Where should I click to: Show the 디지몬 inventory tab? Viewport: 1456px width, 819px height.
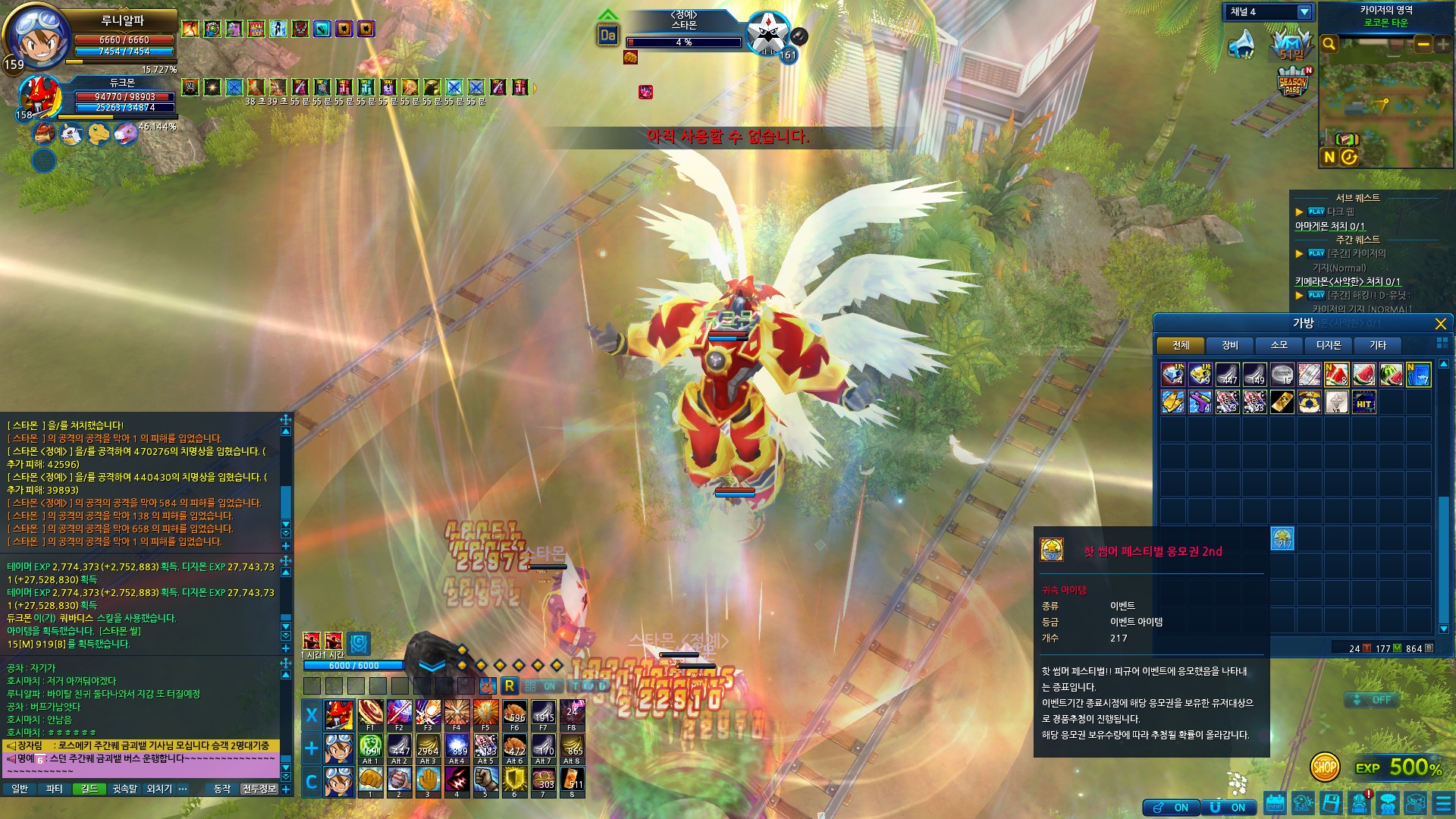[1328, 346]
